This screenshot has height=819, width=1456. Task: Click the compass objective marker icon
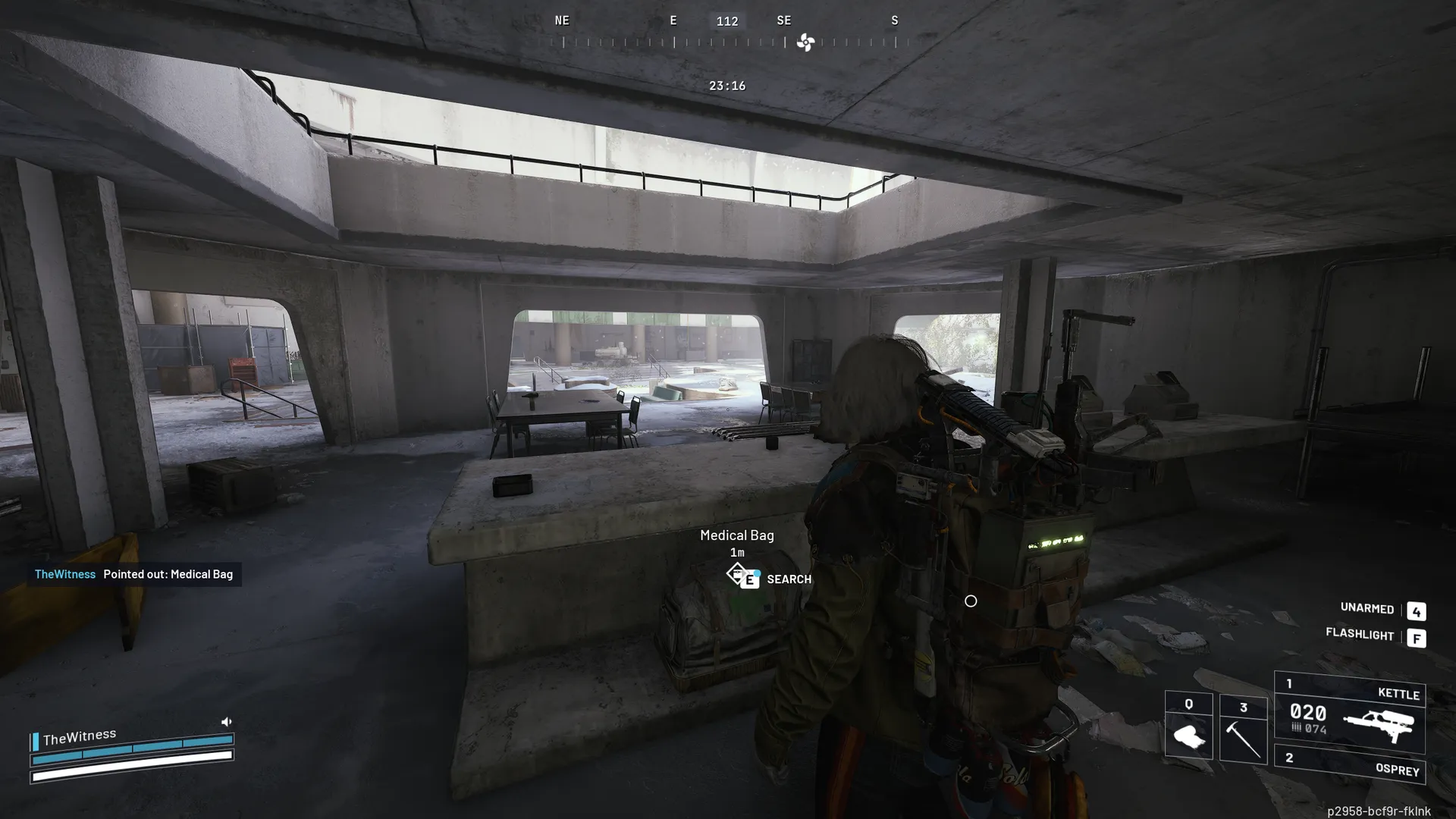pos(805,43)
